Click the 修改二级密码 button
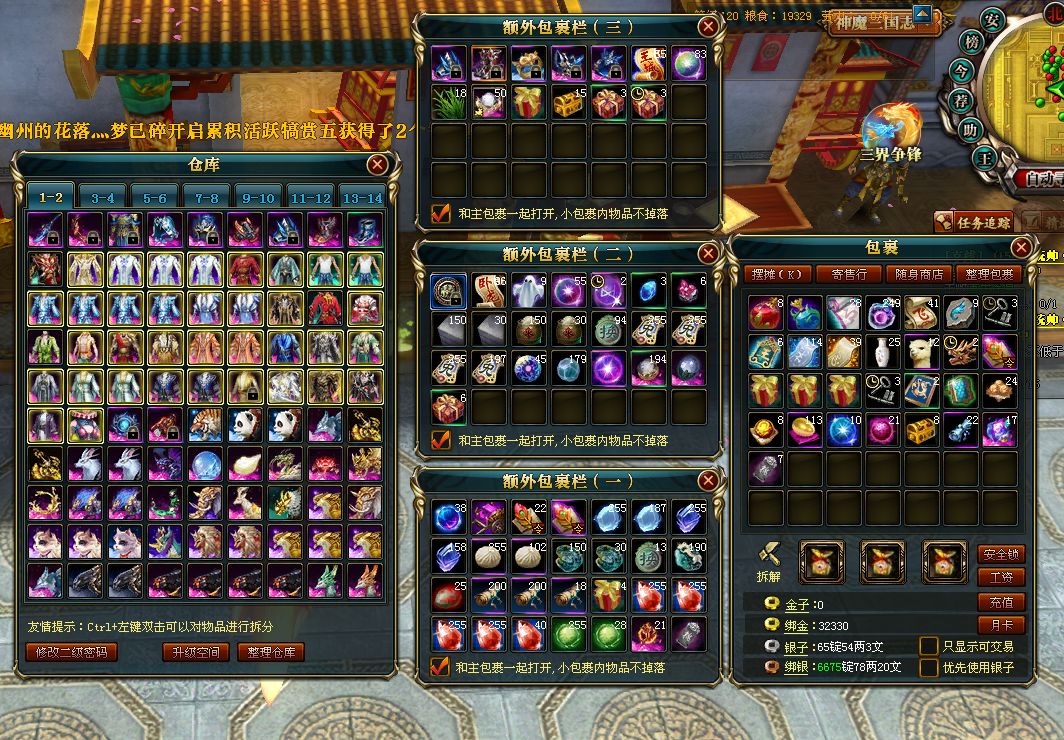The image size is (1064, 740). tap(71, 652)
